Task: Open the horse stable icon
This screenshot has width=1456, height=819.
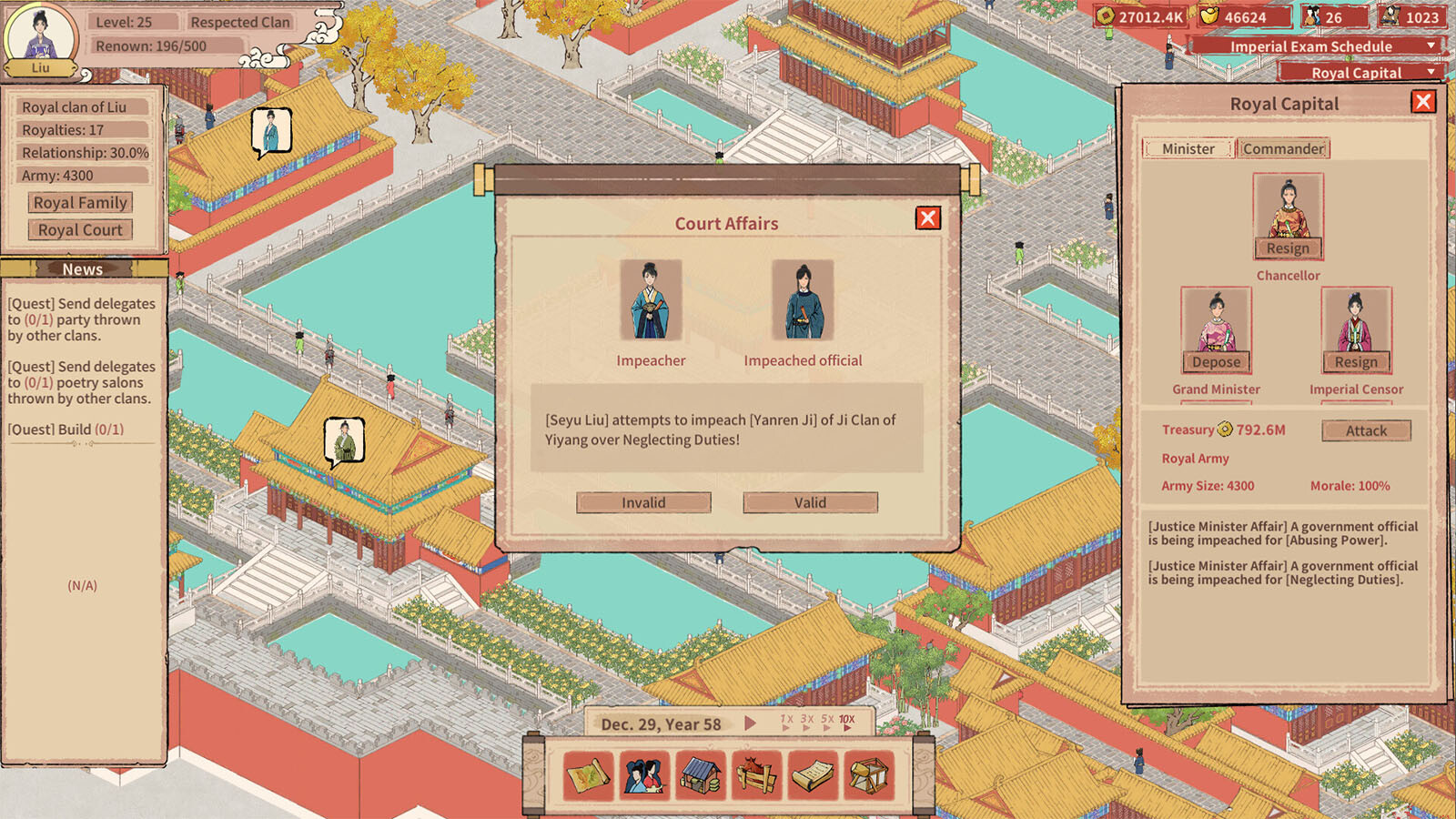Action: [756, 775]
